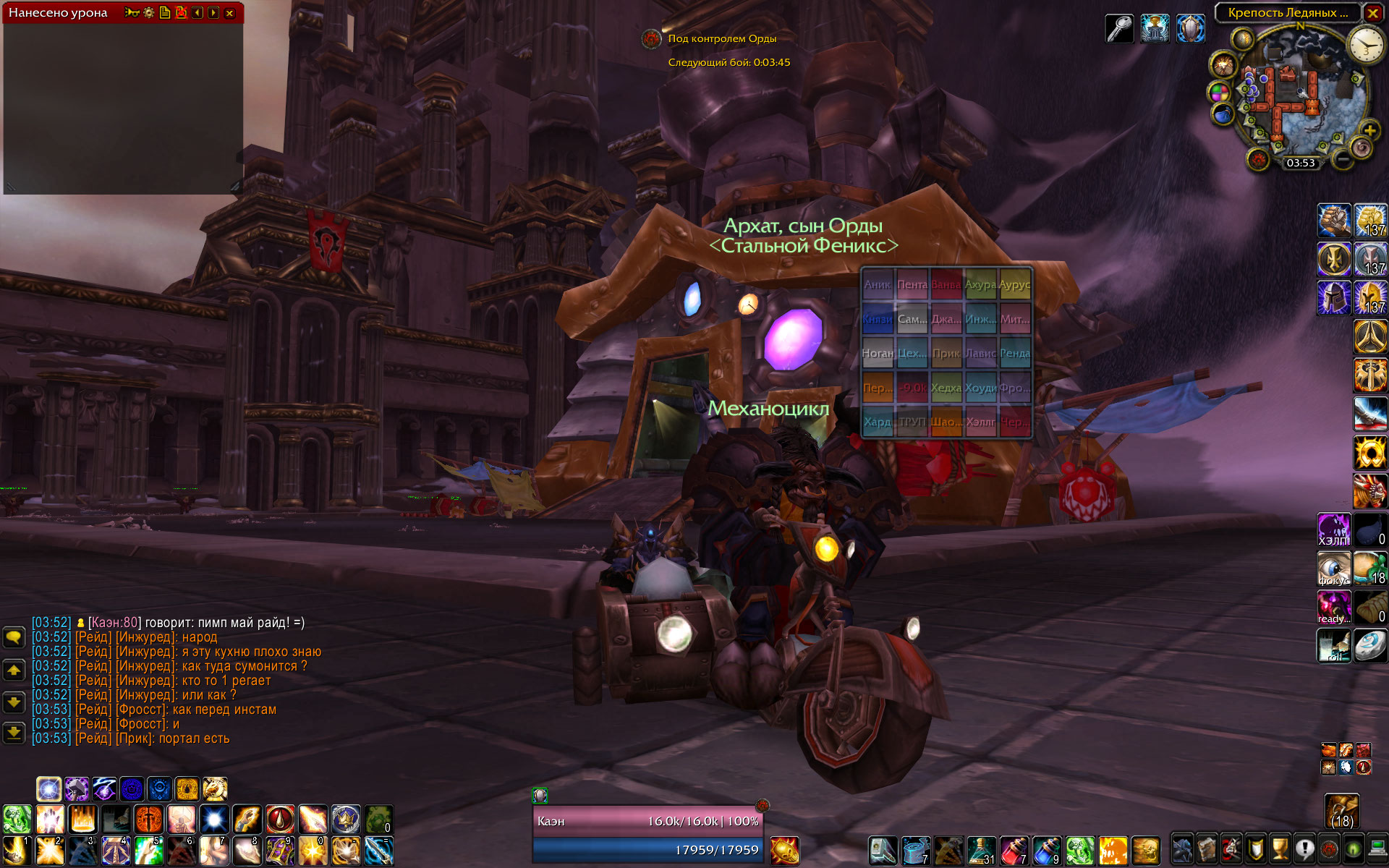Open the minimap clock
This screenshot has height=868, width=1389.
(x=1365, y=46)
